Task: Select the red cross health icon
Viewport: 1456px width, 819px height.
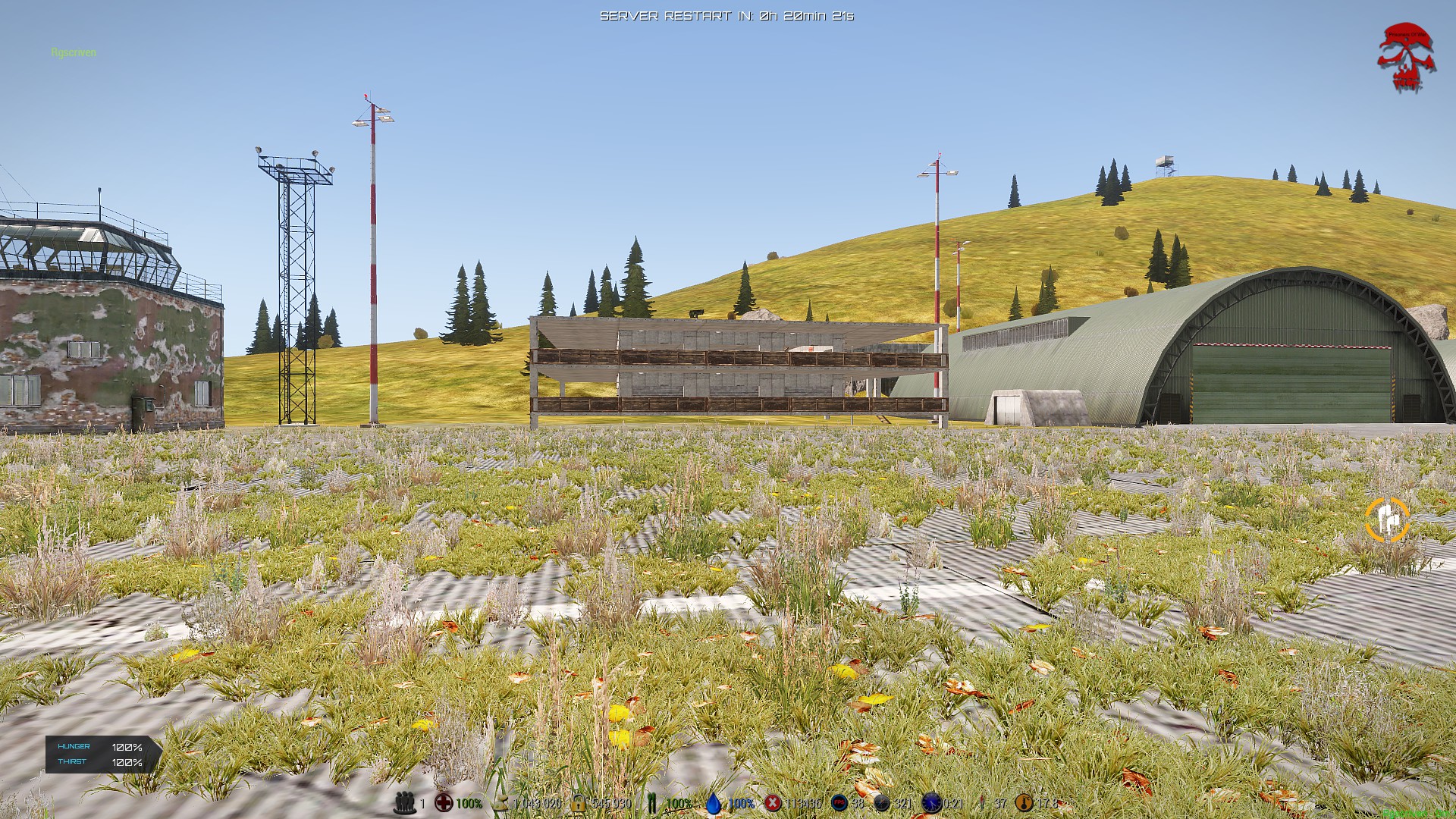Action: tap(444, 802)
